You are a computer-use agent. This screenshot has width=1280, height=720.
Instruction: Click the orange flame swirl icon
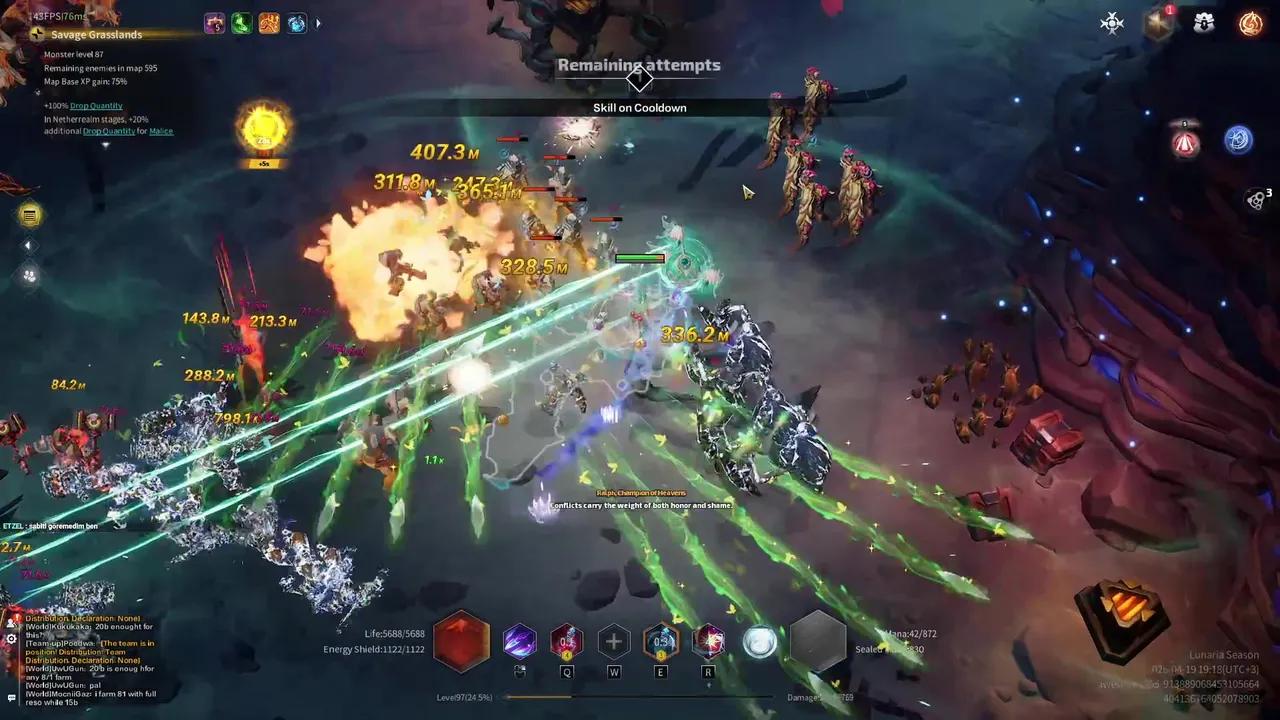(x=1250, y=24)
